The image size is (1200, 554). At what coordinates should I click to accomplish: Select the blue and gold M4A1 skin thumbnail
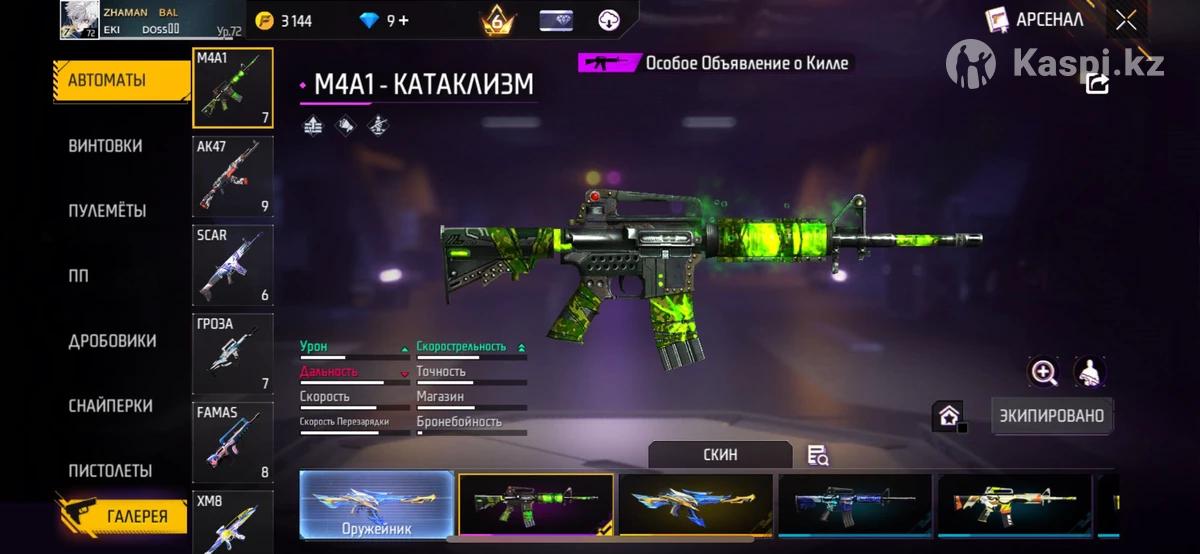696,504
